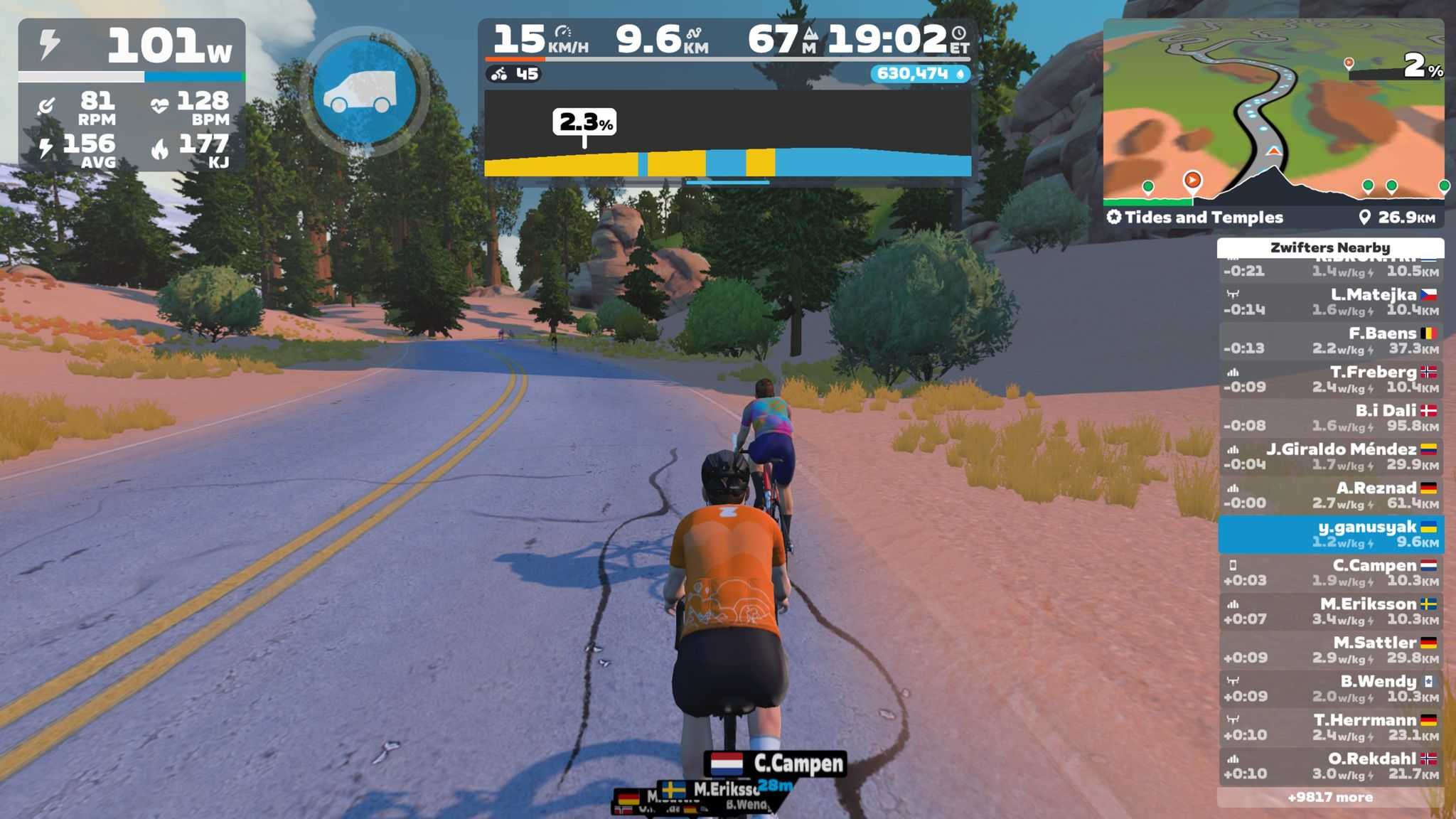Select L.Matejka in the nearby riders list

click(x=1330, y=301)
